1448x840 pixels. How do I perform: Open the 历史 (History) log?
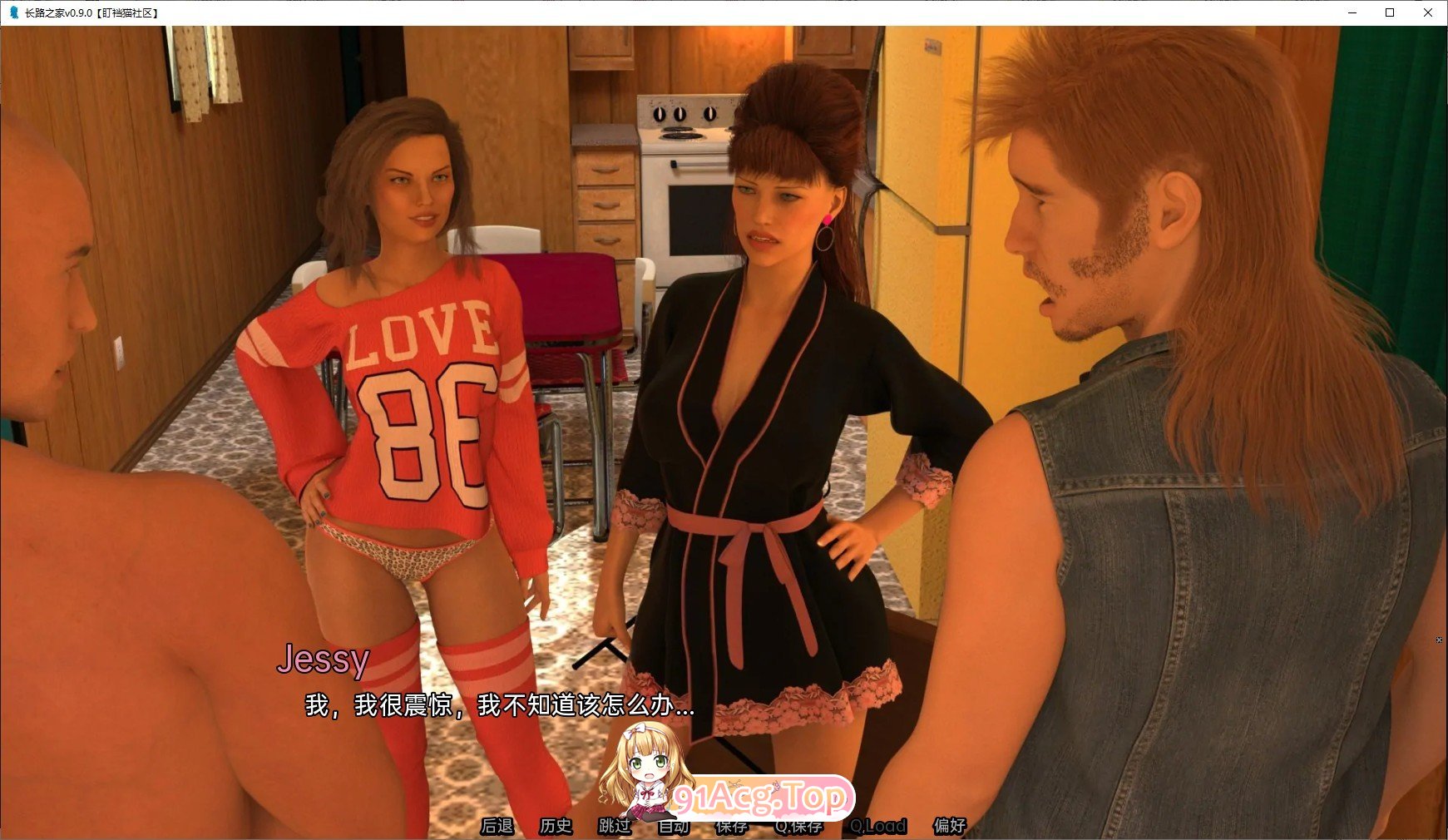[556, 826]
